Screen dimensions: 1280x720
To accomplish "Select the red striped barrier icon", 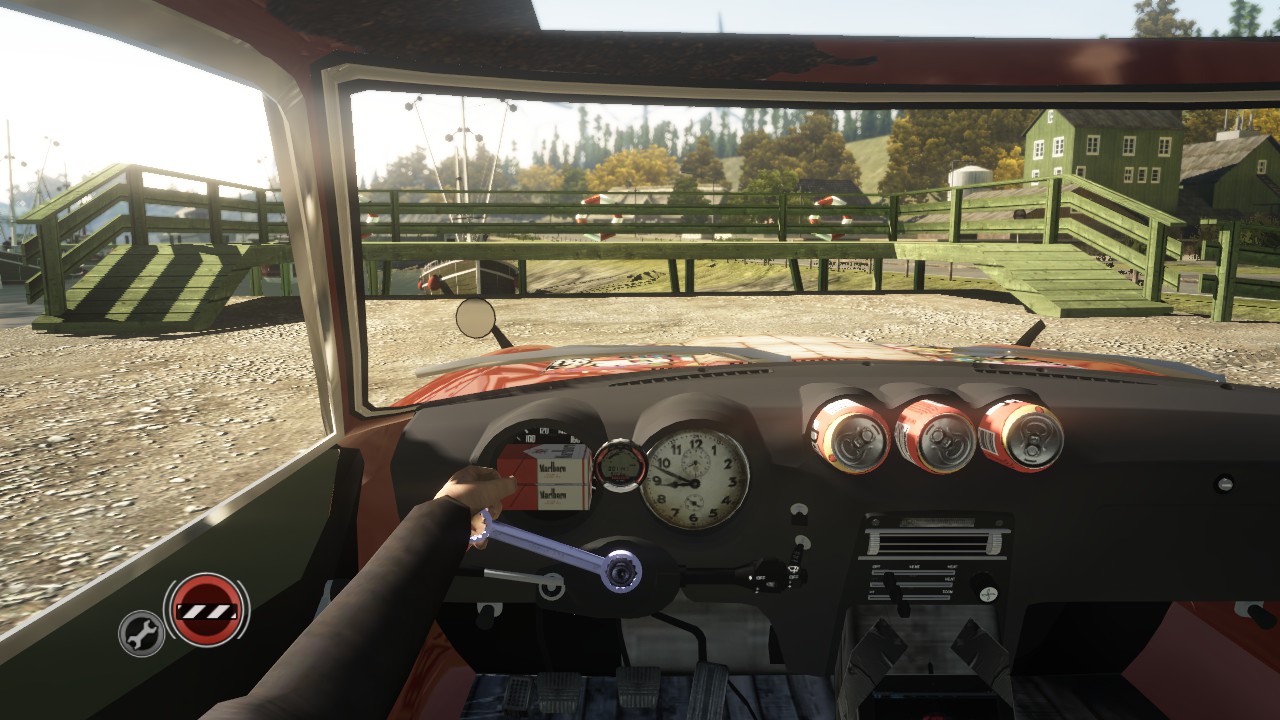I will [207, 609].
